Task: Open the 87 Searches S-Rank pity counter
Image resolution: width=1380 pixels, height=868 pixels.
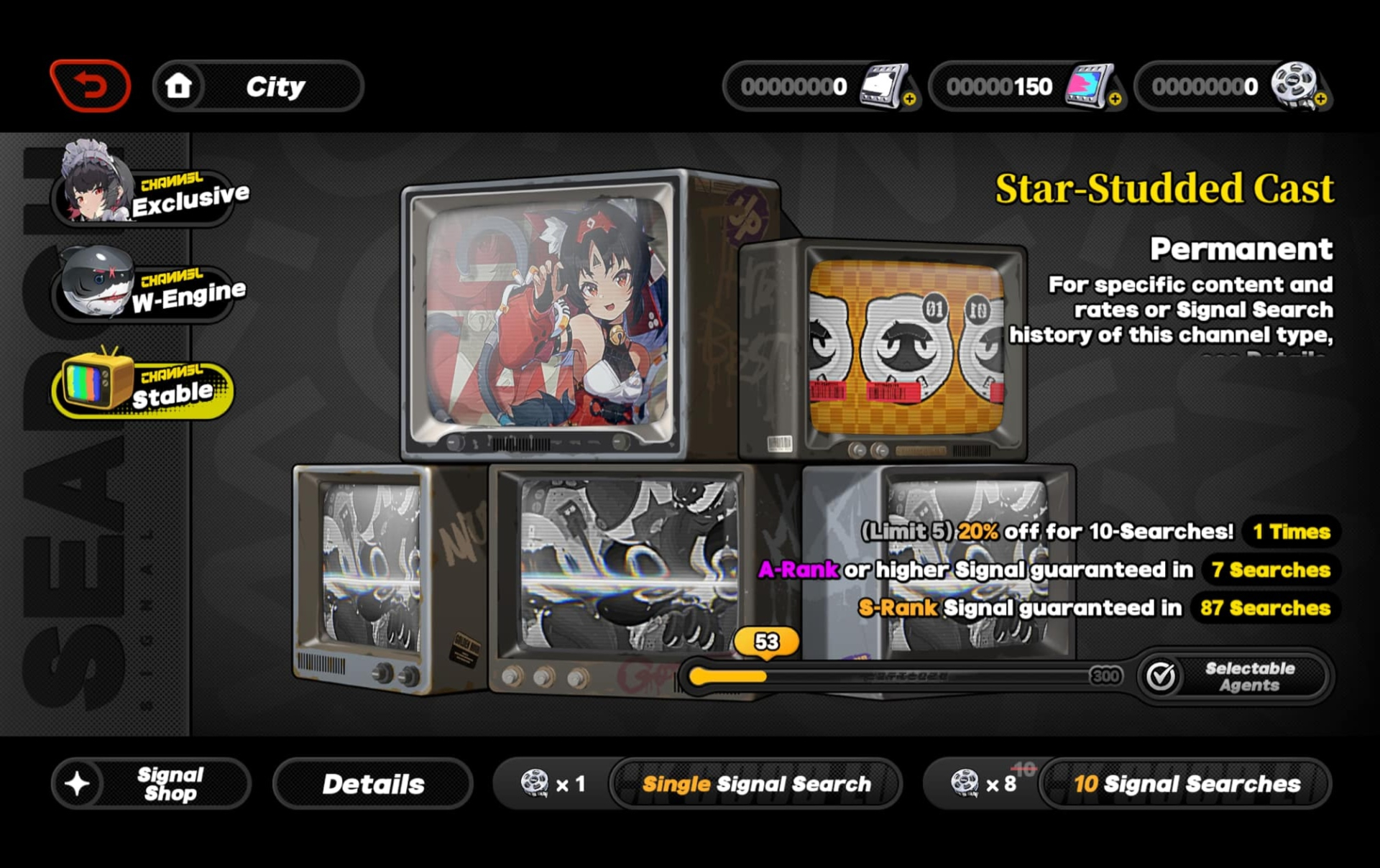Action: point(1264,608)
